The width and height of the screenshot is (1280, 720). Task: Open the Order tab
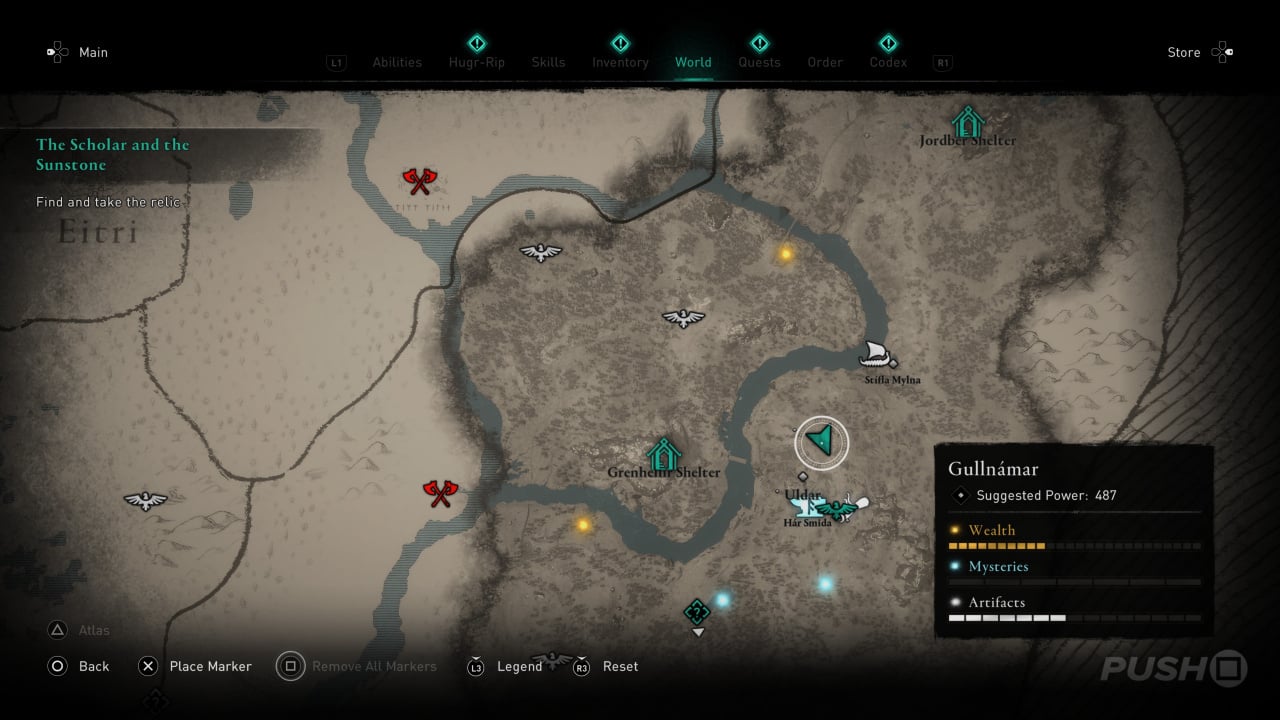point(825,62)
